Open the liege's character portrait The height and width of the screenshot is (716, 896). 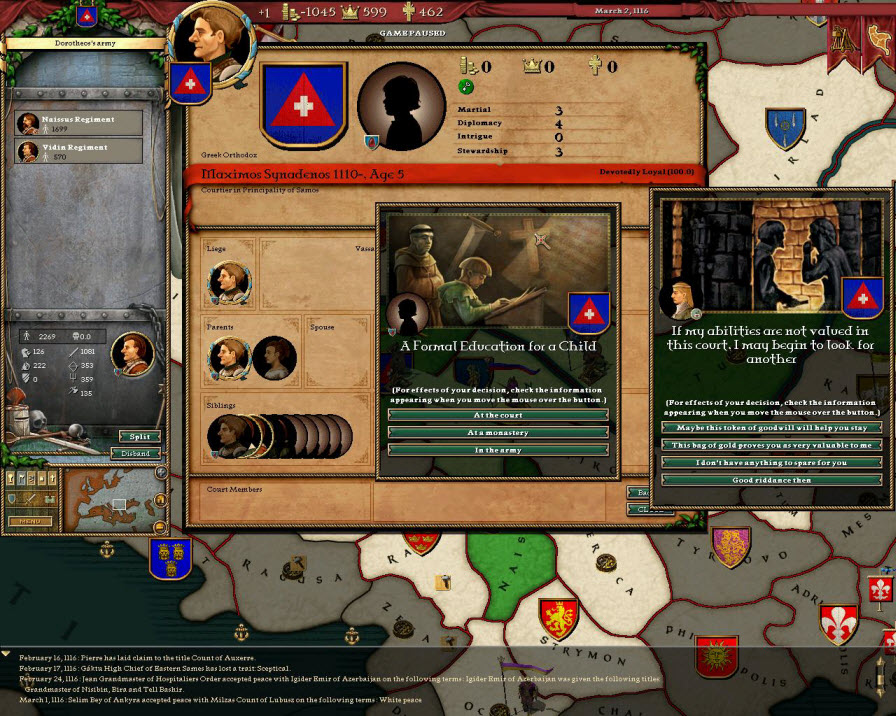pos(228,281)
